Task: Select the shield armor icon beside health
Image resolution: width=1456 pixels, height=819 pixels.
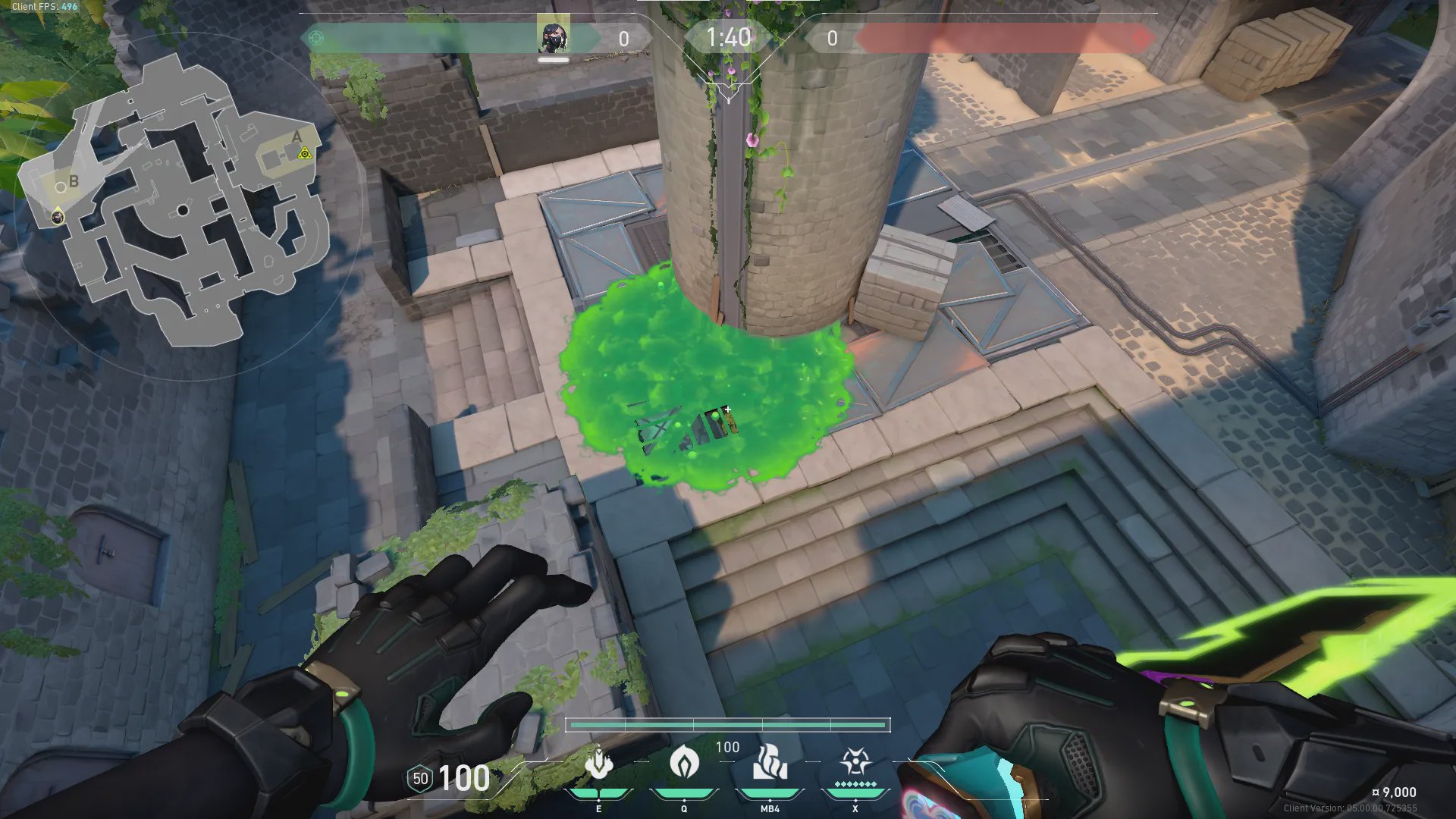Action: click(420, 779)
